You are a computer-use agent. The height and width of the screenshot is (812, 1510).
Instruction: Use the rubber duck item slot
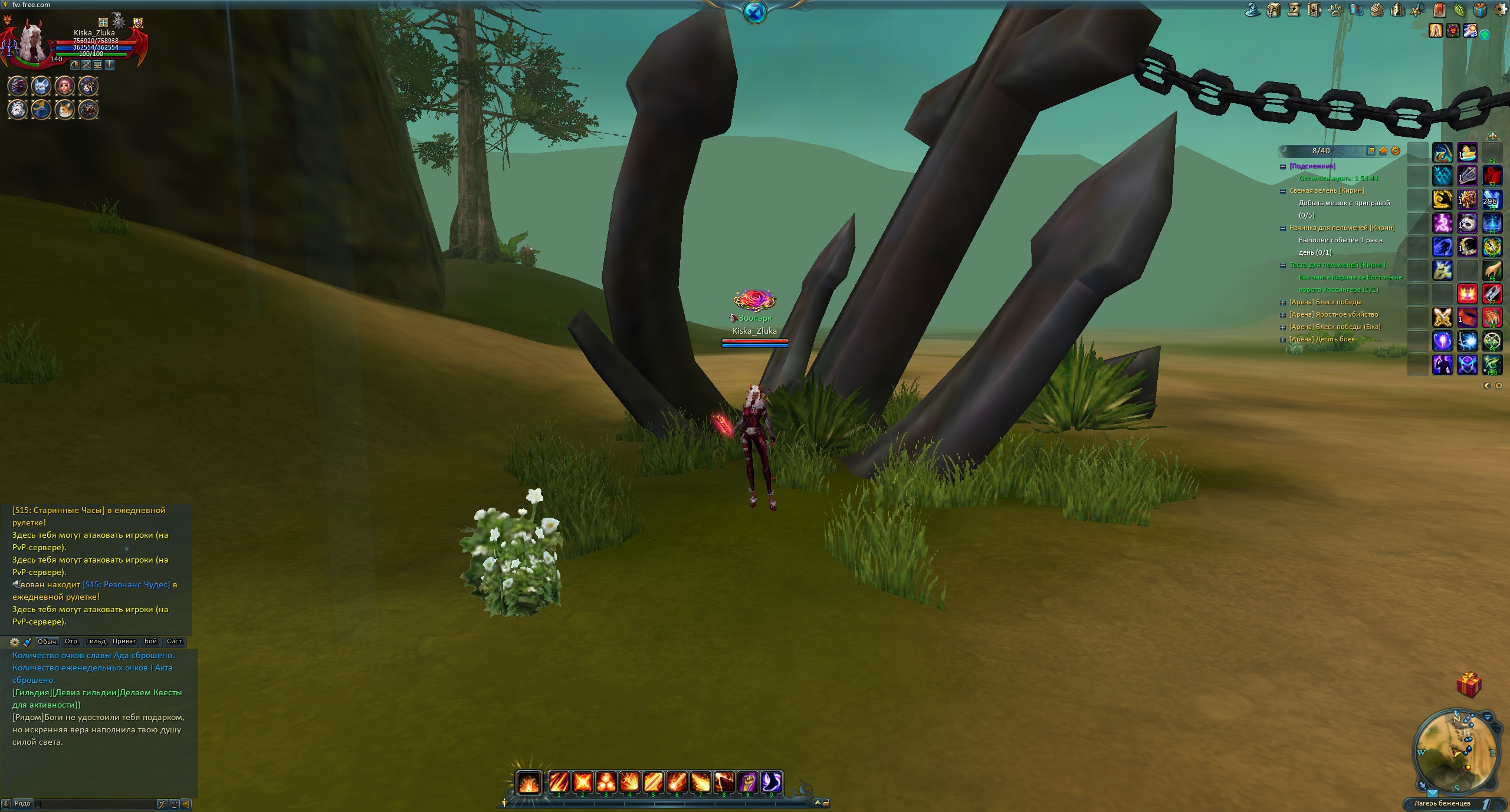(1467, 153)
